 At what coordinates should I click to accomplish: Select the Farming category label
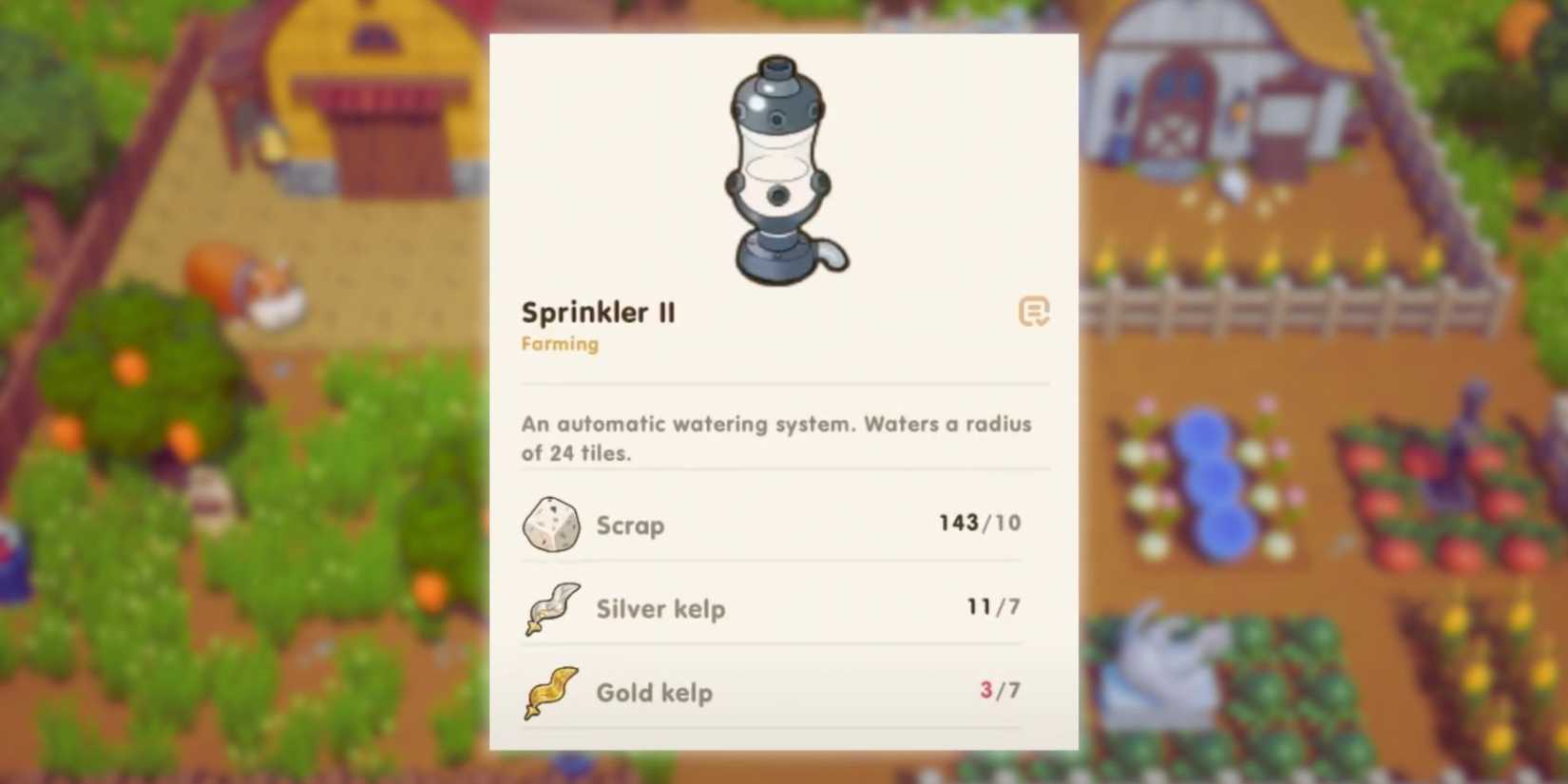pos(560,344)
